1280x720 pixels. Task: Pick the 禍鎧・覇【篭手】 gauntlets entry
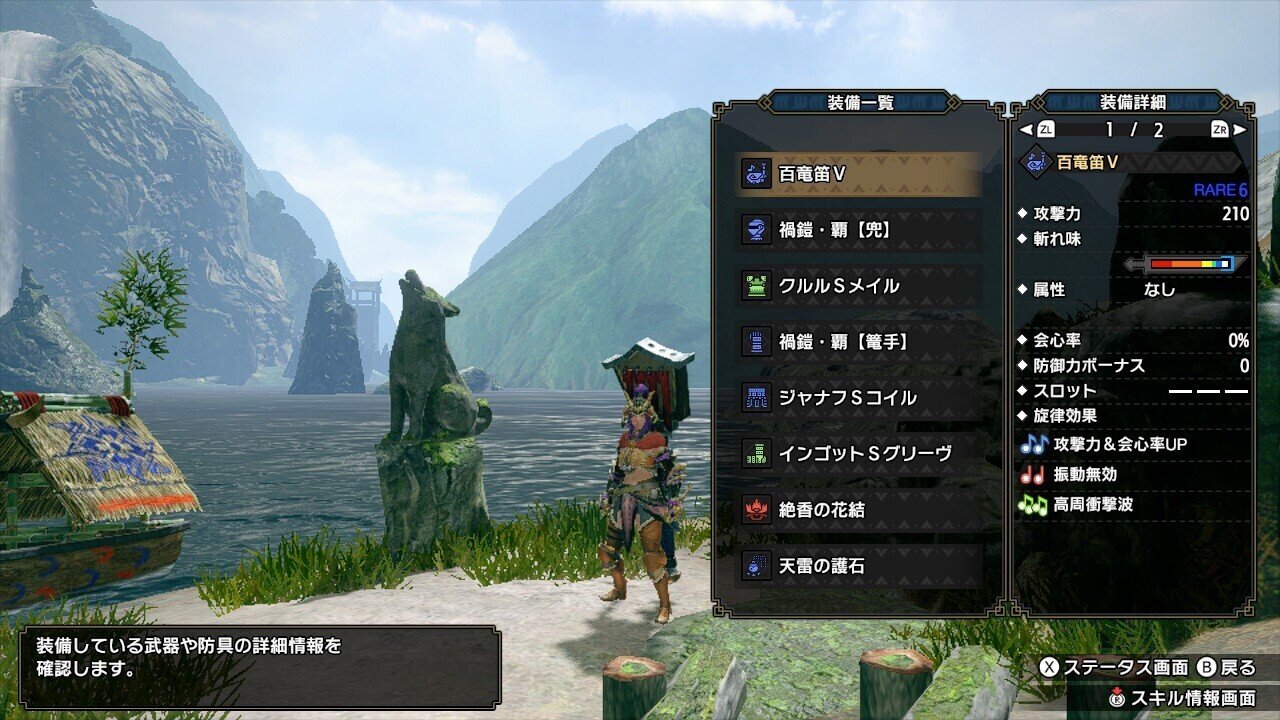tap(858, 342)
